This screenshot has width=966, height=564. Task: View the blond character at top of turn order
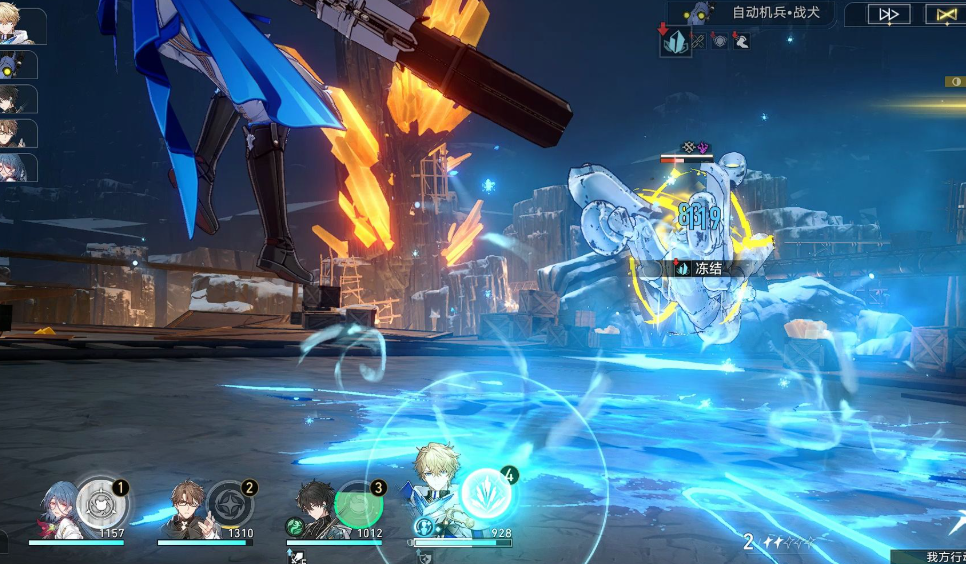click(x=20, y=27)
